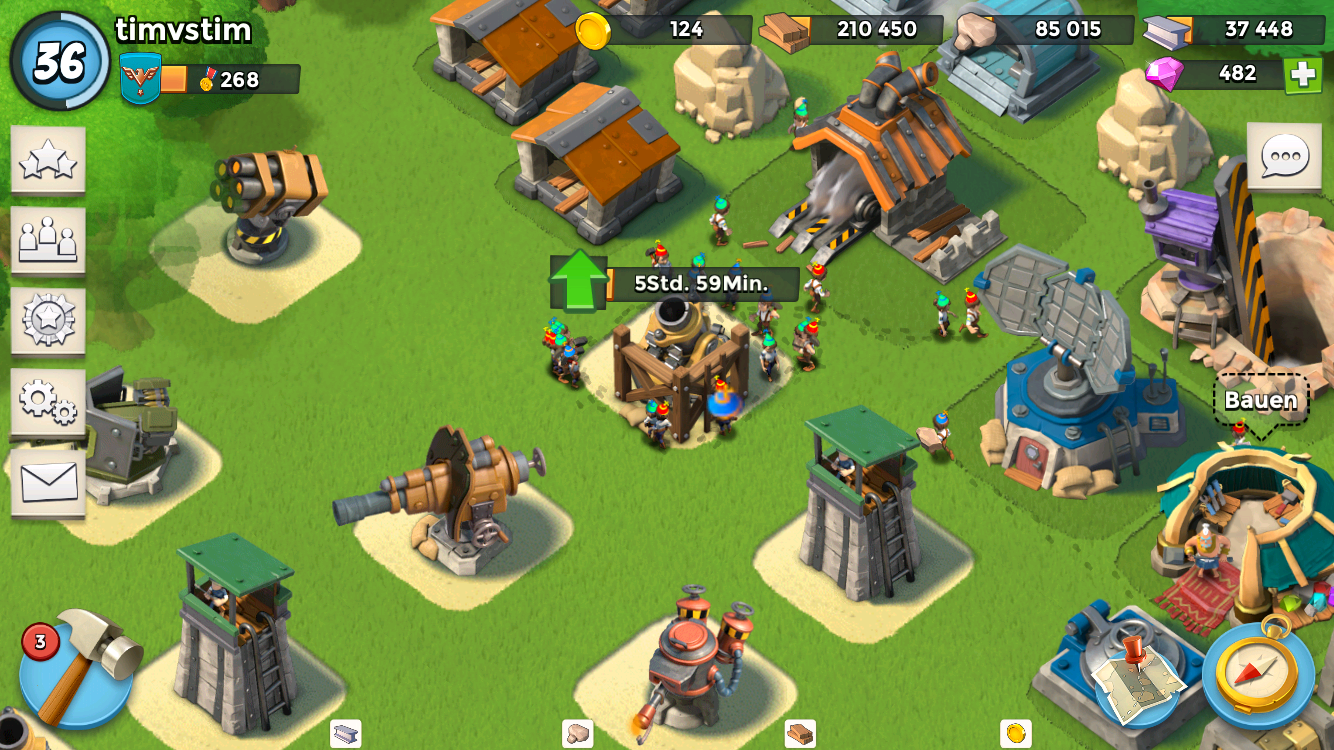Tap the chat speech bubble button
1334x750 pixels.
(1284, 157)
